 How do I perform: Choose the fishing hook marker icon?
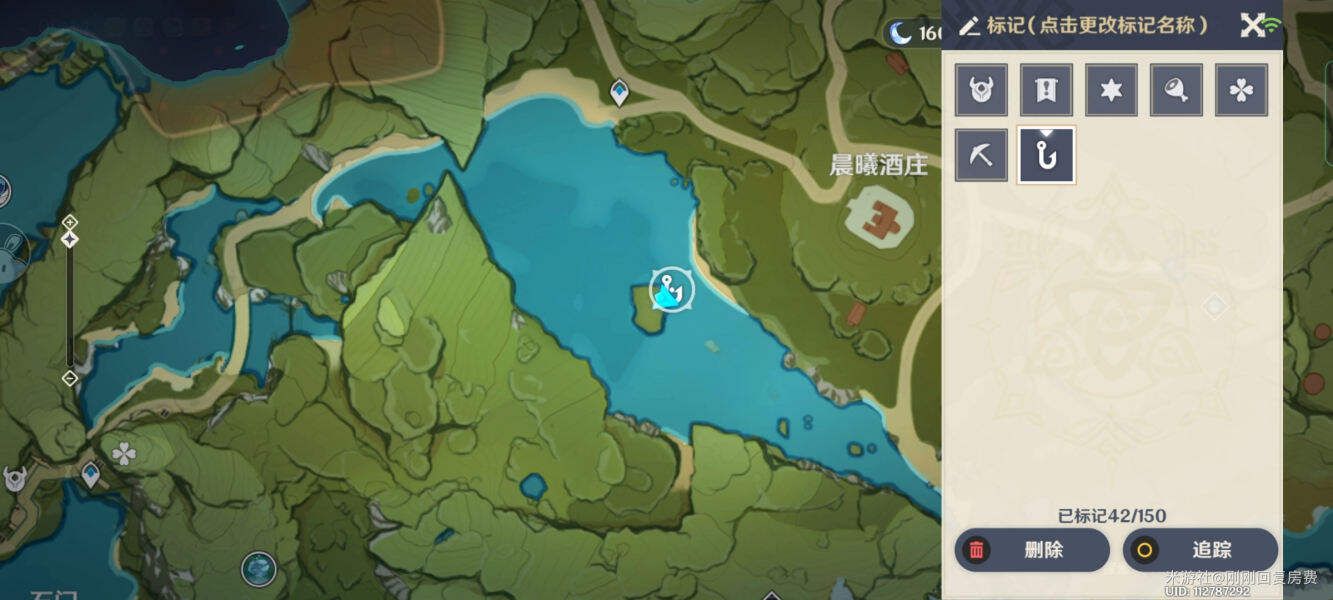[x=1046, y=155]
